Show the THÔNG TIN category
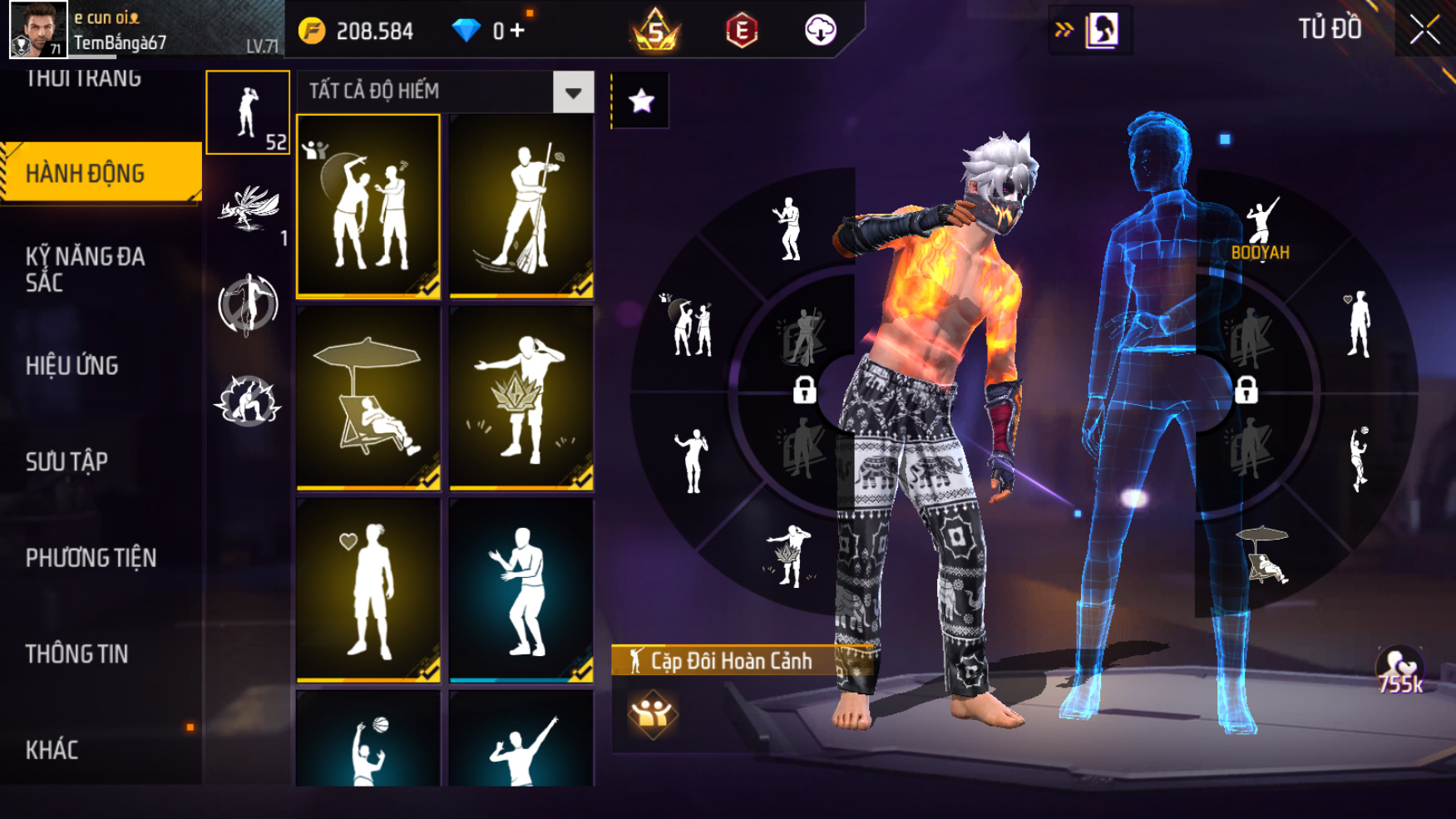The height and width of the screenshot is (819, 1456). tap(77, 654)
